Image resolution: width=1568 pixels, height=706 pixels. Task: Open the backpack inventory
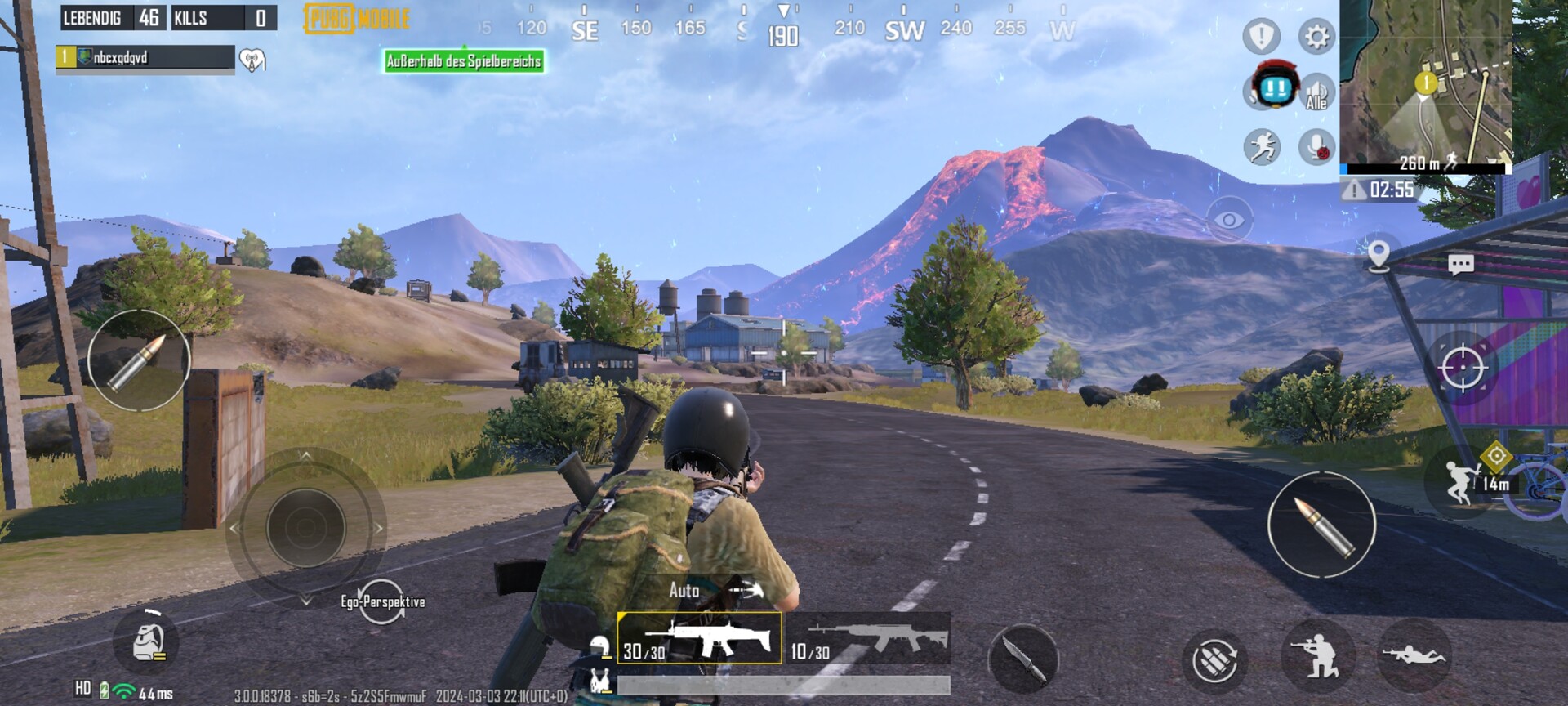(x=149, y=641)
